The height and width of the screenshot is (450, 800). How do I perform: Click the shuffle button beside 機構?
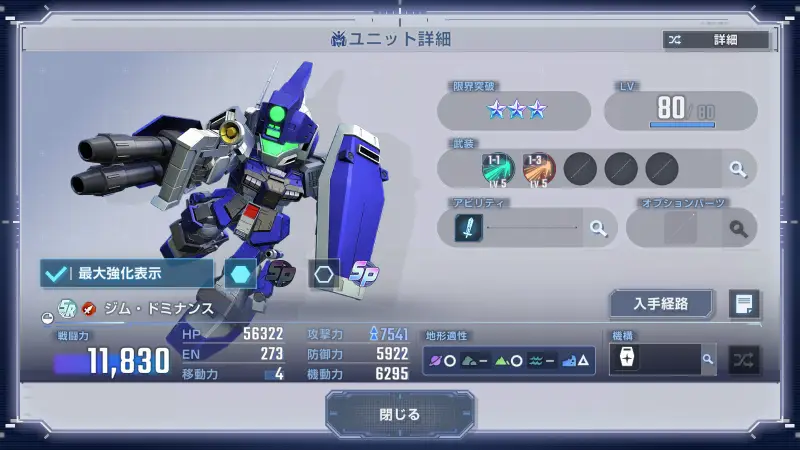[x=744, y=359]
